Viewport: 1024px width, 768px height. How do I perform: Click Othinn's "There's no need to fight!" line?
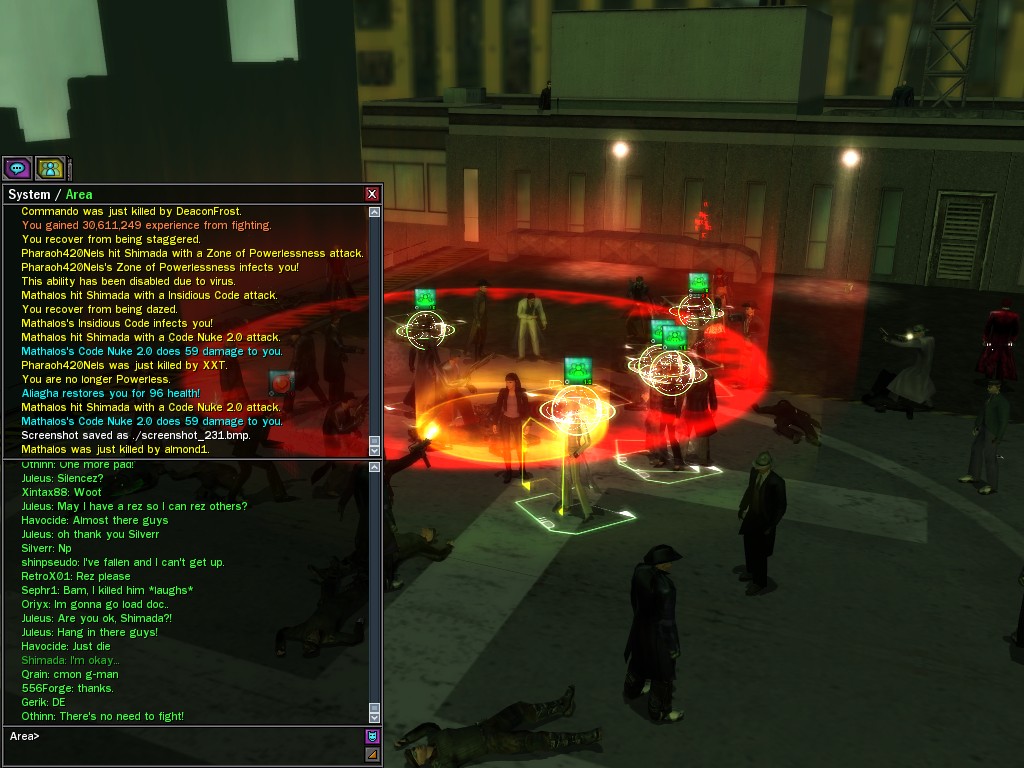pyautogui.click(x=102, y=716)
